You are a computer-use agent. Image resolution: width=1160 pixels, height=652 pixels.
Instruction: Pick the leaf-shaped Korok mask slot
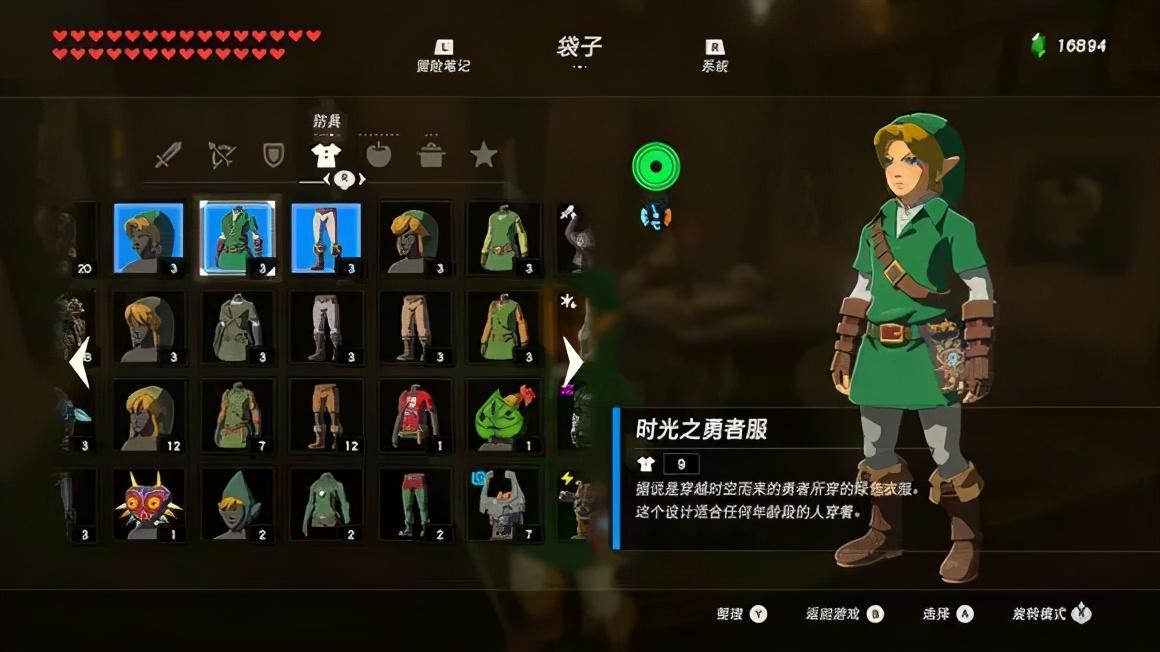[x=504, y=415]
